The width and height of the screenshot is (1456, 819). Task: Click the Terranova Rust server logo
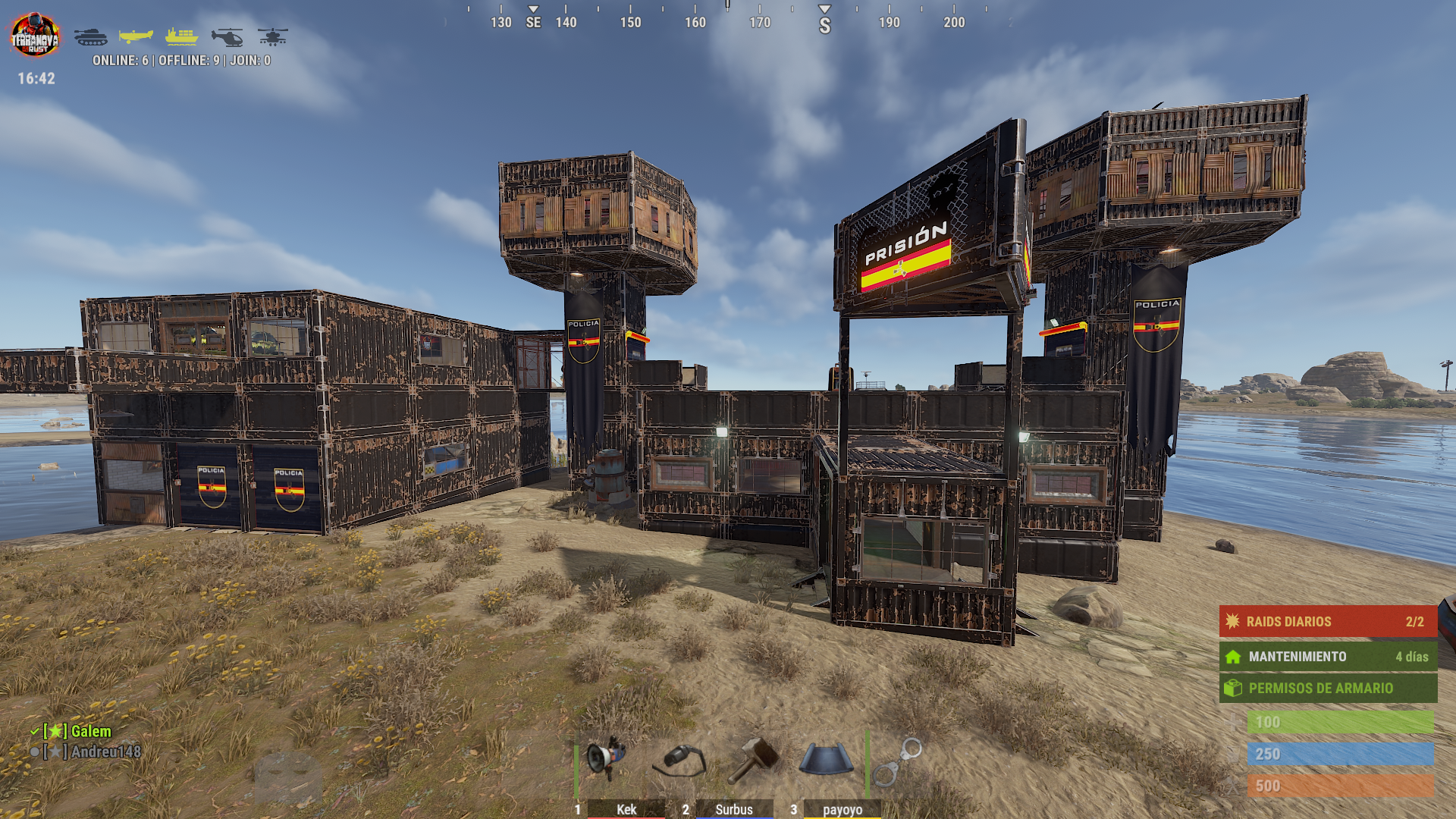[35, 35]
